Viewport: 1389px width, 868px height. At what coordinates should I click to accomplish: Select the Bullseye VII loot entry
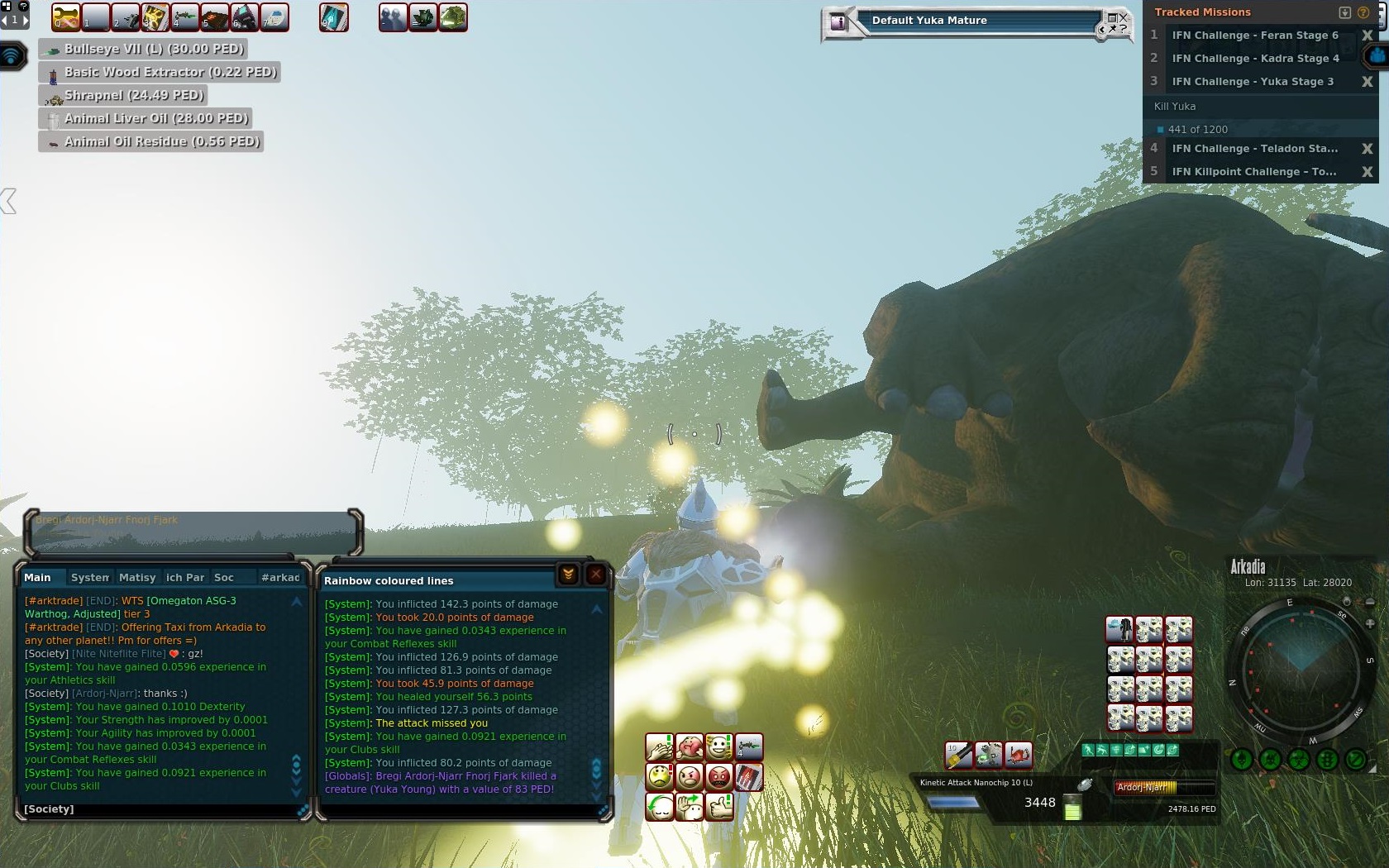point(146,50)
